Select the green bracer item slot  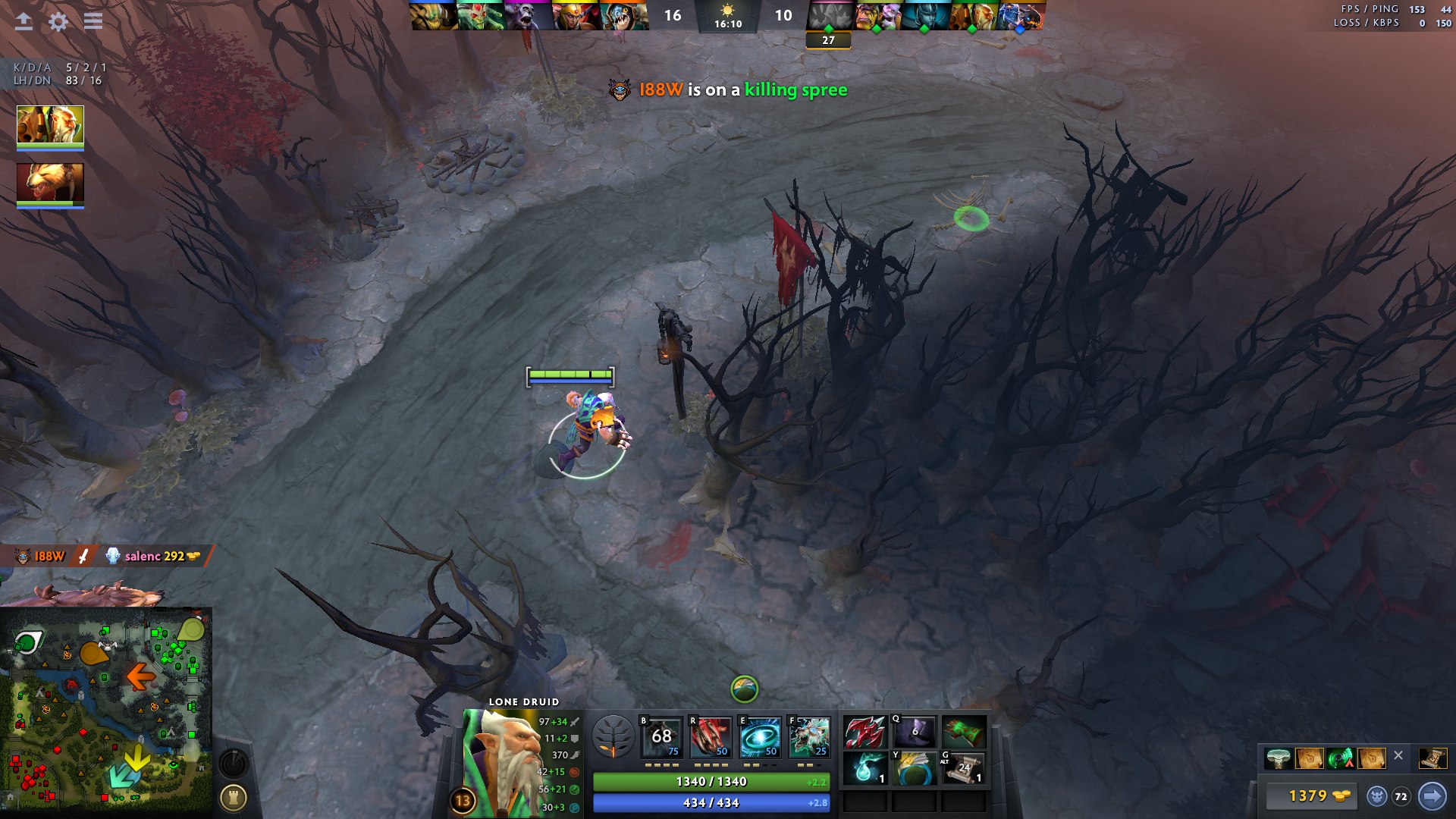coord(963,733)
